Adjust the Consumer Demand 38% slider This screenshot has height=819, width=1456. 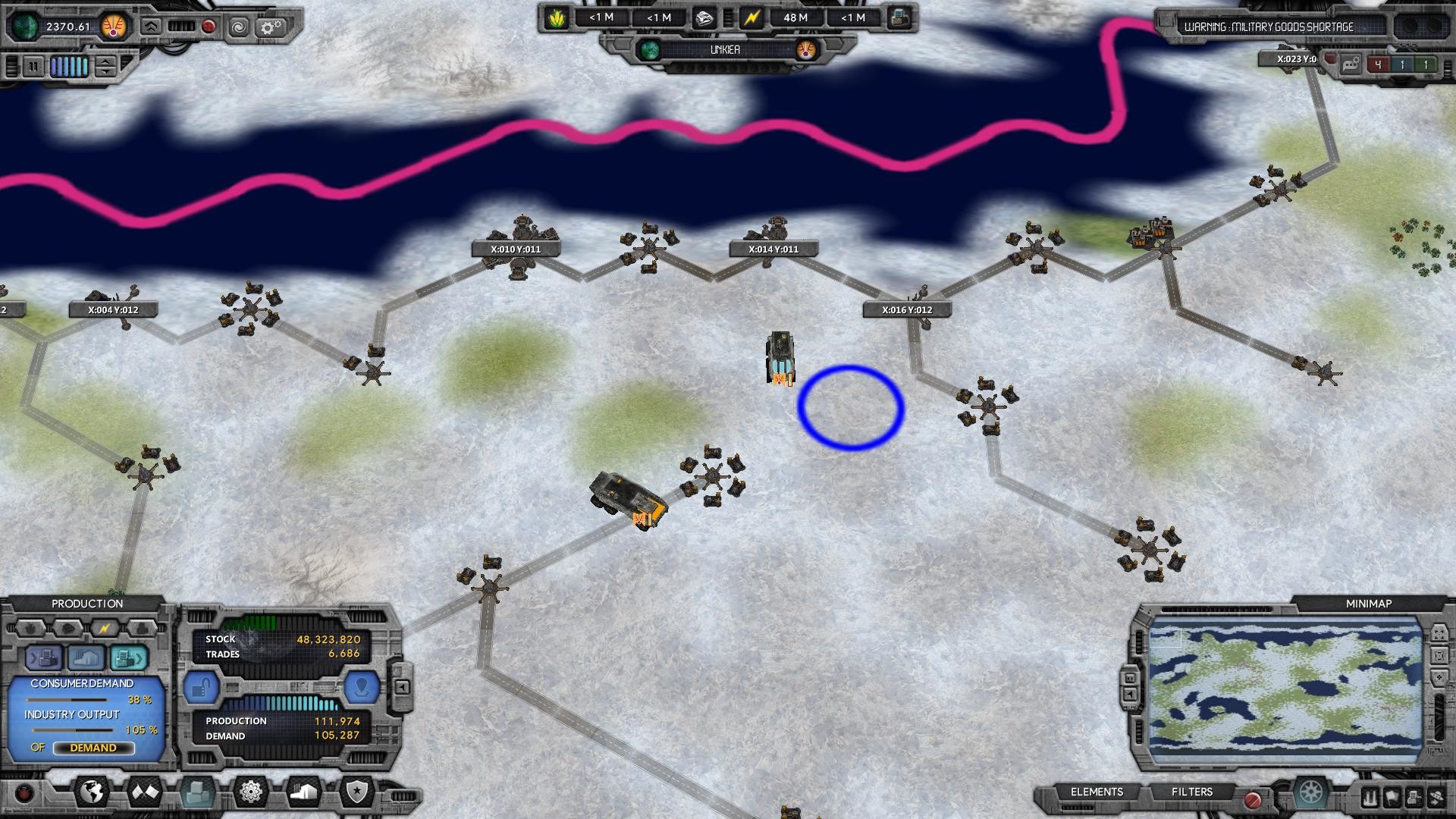(67, 700)
